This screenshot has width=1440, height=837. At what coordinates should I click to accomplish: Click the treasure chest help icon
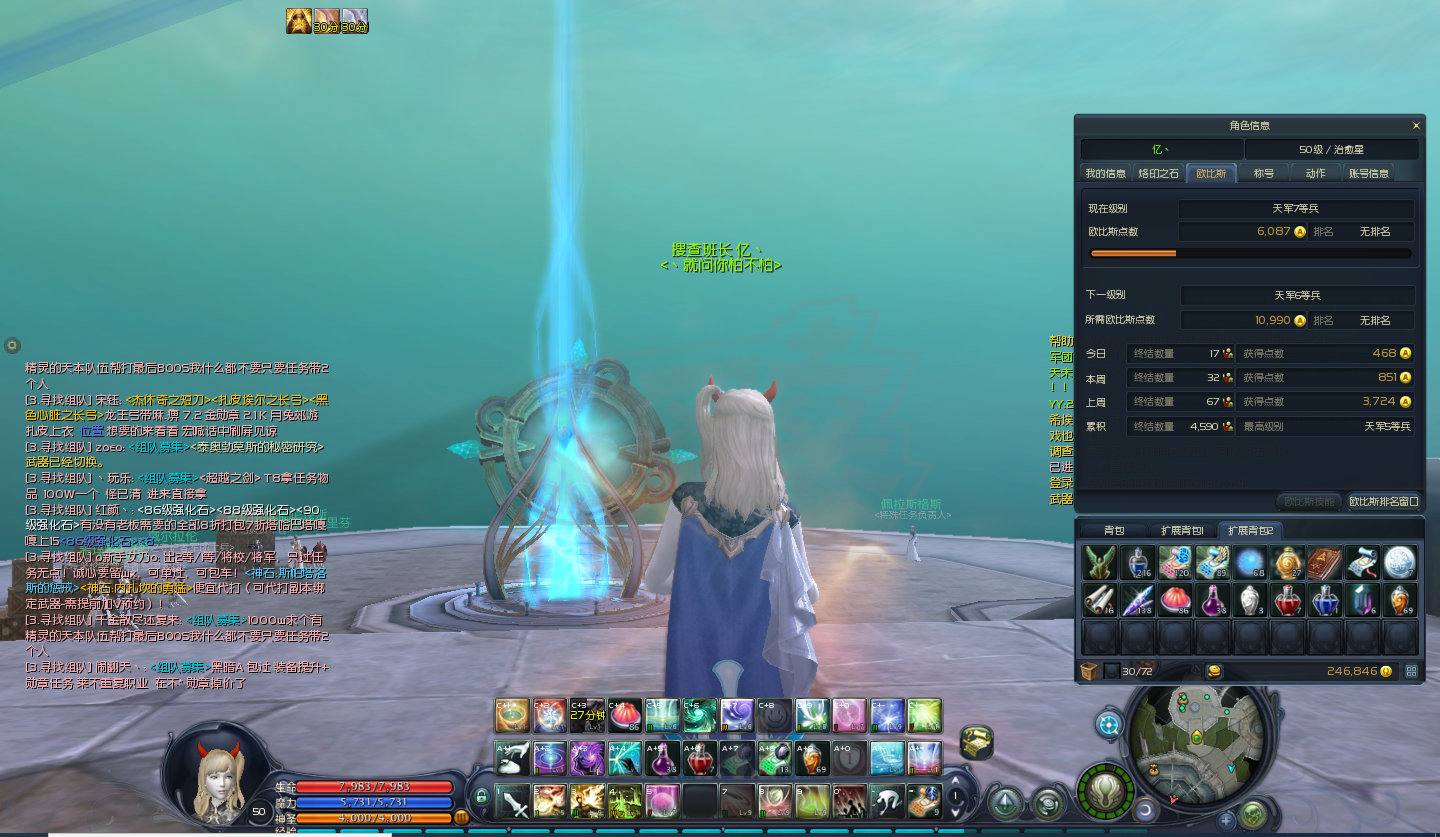[x=976, y=741]
